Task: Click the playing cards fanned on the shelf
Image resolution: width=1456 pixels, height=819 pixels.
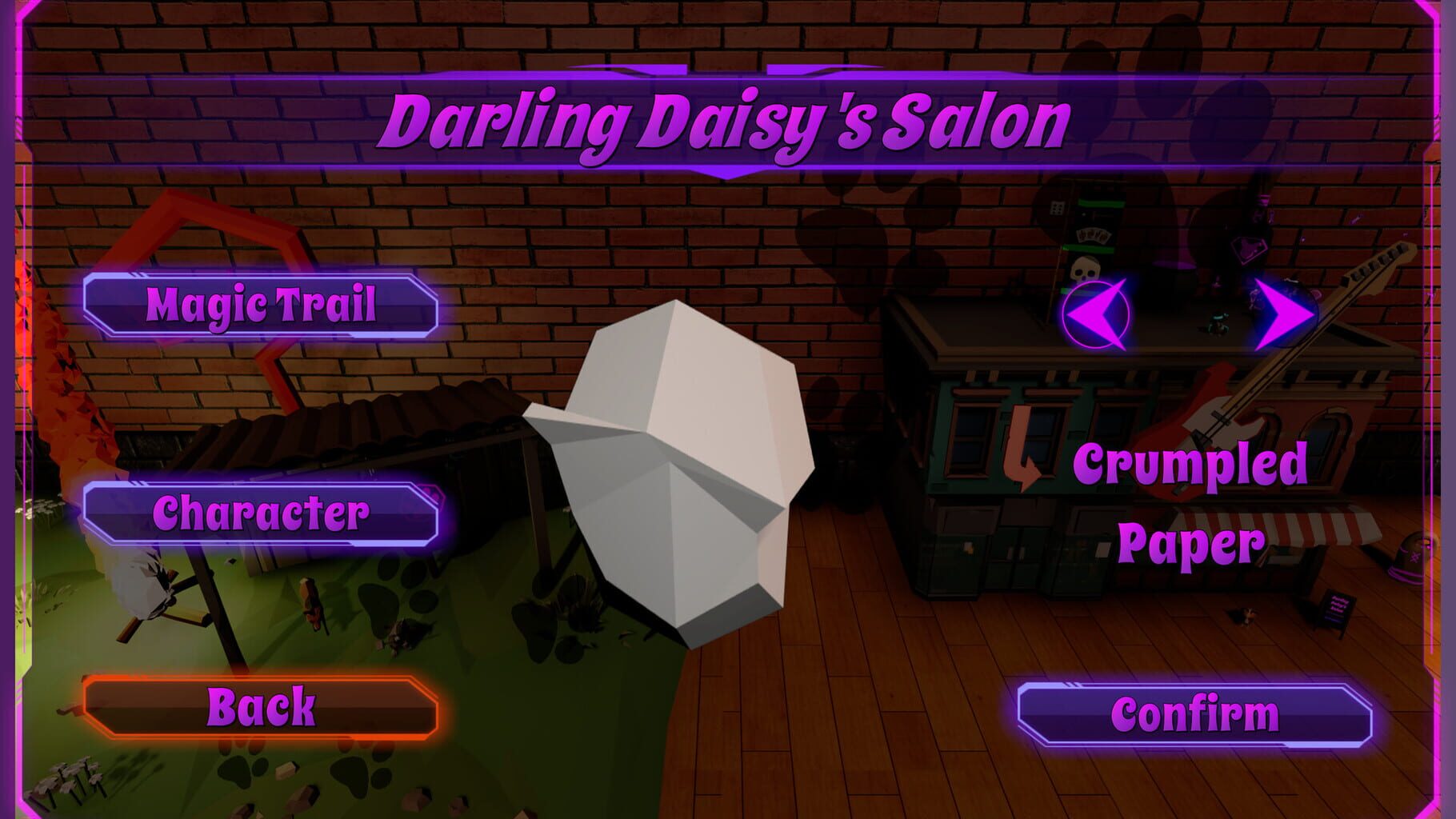Action: [1093, 236]
